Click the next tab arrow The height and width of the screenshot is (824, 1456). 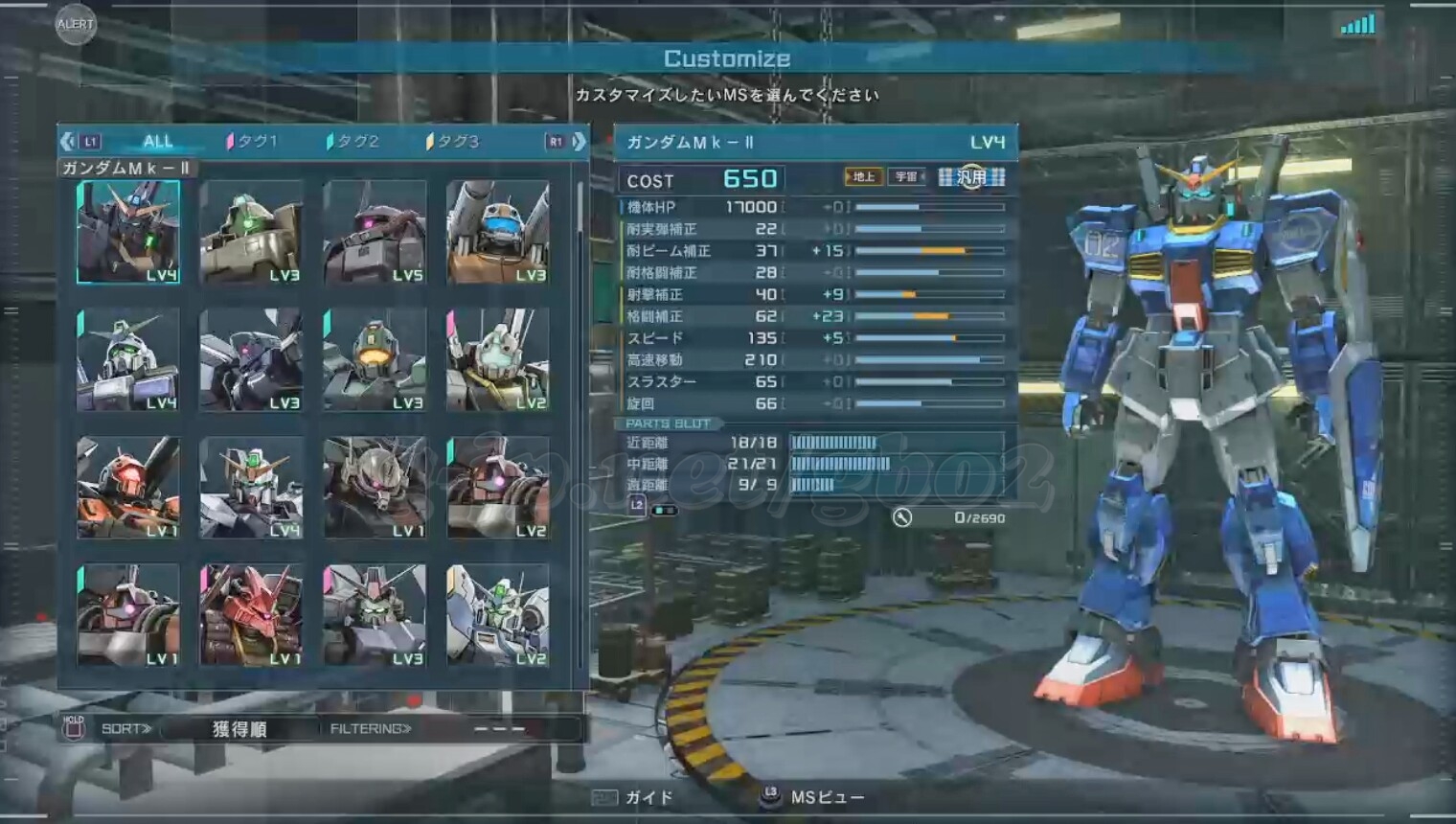pyautogui.click(x=579, y=142)
